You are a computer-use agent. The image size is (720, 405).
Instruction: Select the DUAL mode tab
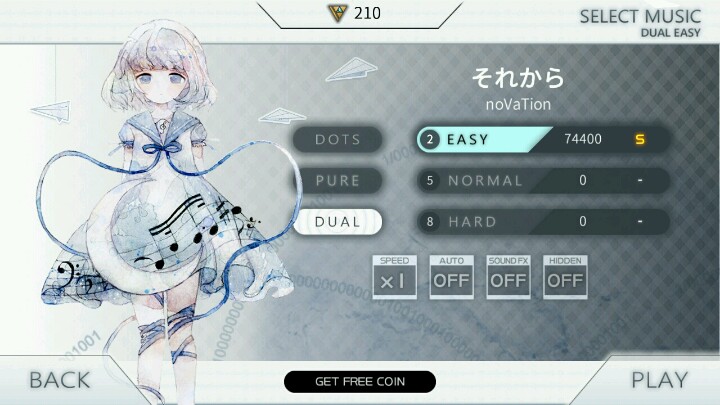338,222
